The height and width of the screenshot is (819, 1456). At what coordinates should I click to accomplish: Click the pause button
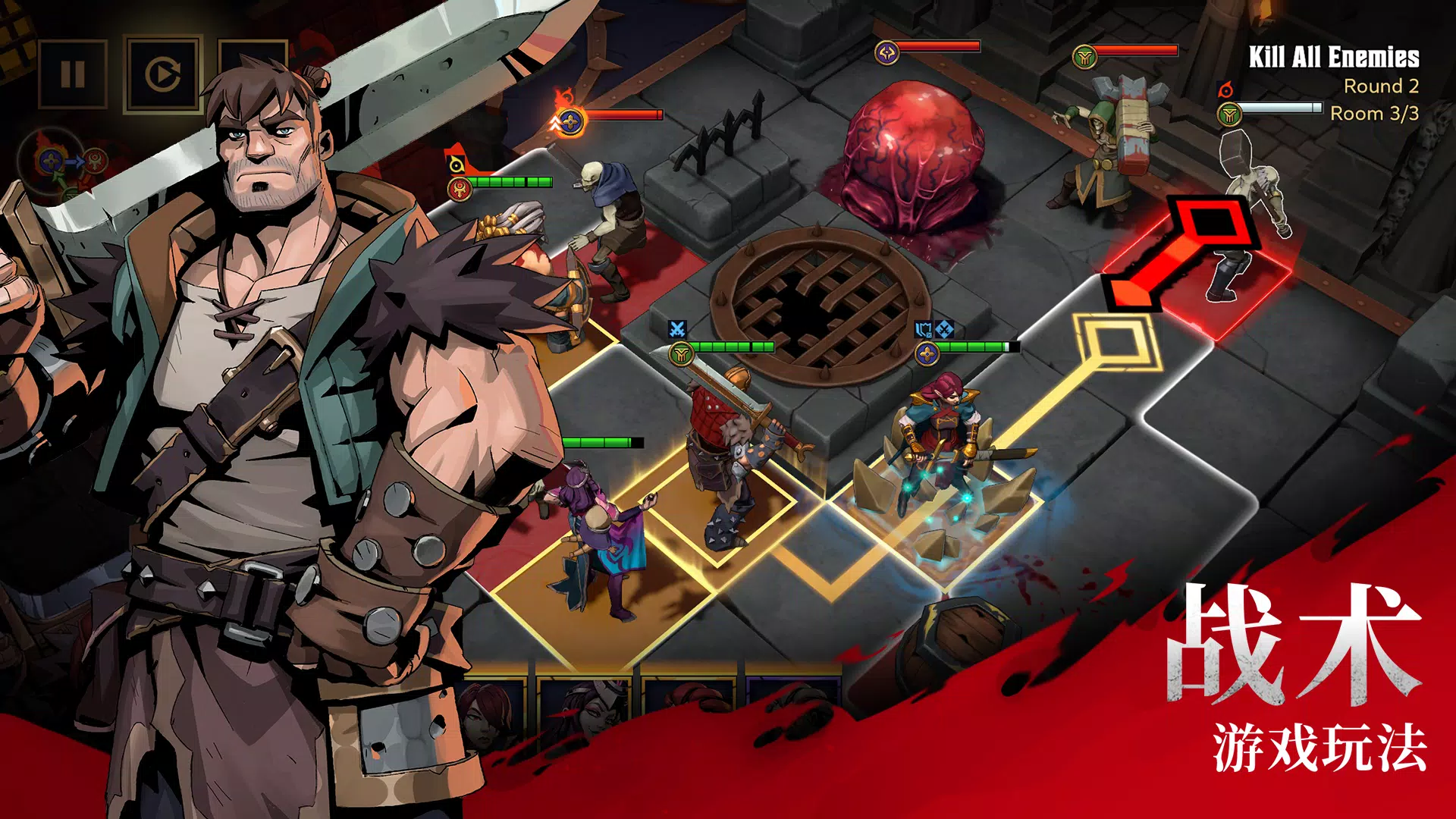(x=72, y=72)
